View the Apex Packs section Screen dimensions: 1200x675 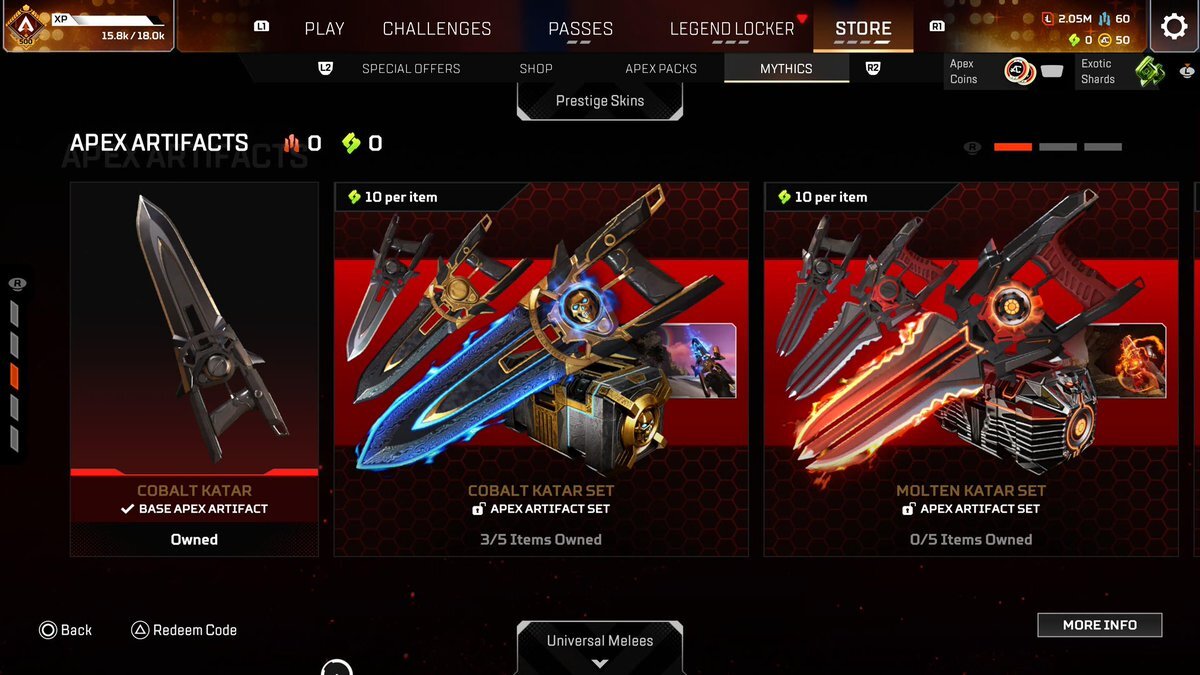tap(661, 68)
